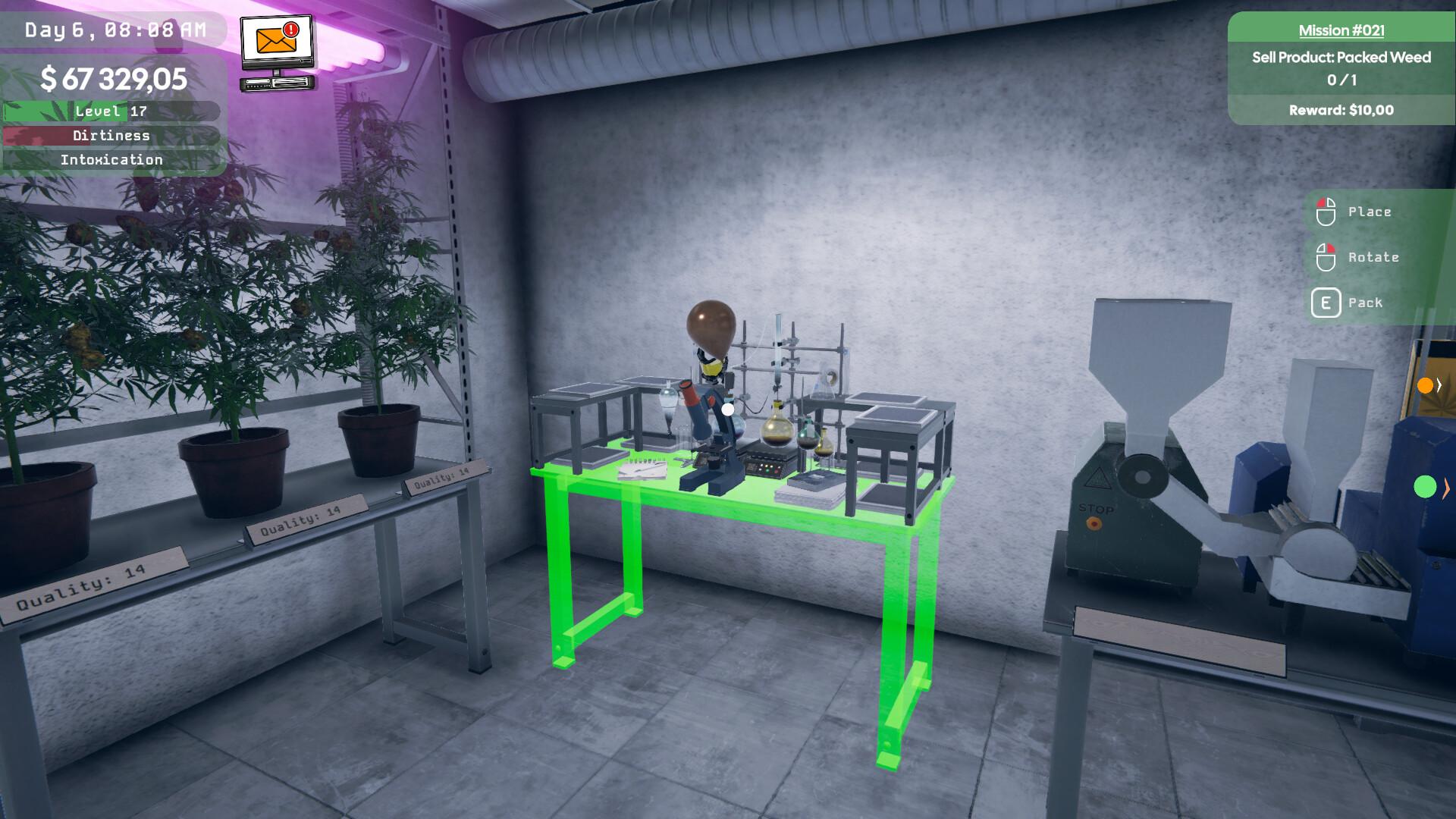The image size is (1456, 819).
Task: Click the Place left-mouse-button icon
Action: (x=1326, y=212)
